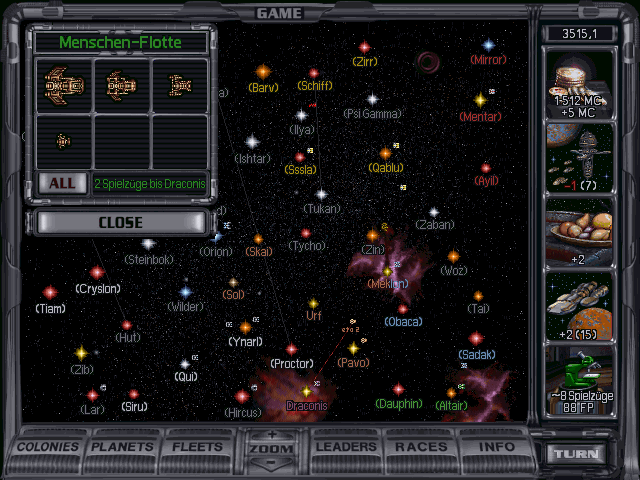Select the small ship in the fleet's second row
The width and height of the screenshot is (640, 480).
62,141
